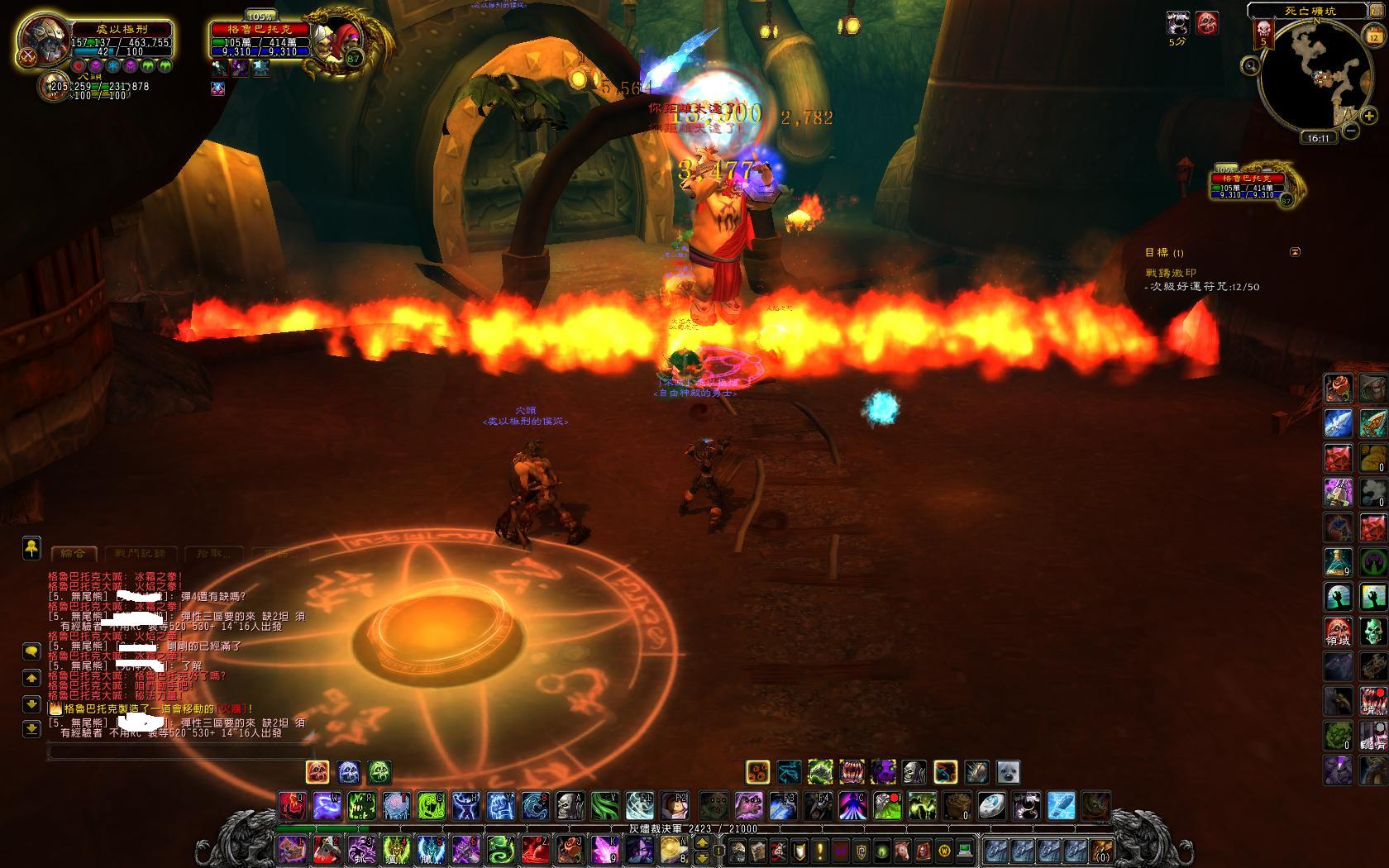Collapse the 目標 objectives tracker
The image size is (1389, 868).
click(1296, 252)
